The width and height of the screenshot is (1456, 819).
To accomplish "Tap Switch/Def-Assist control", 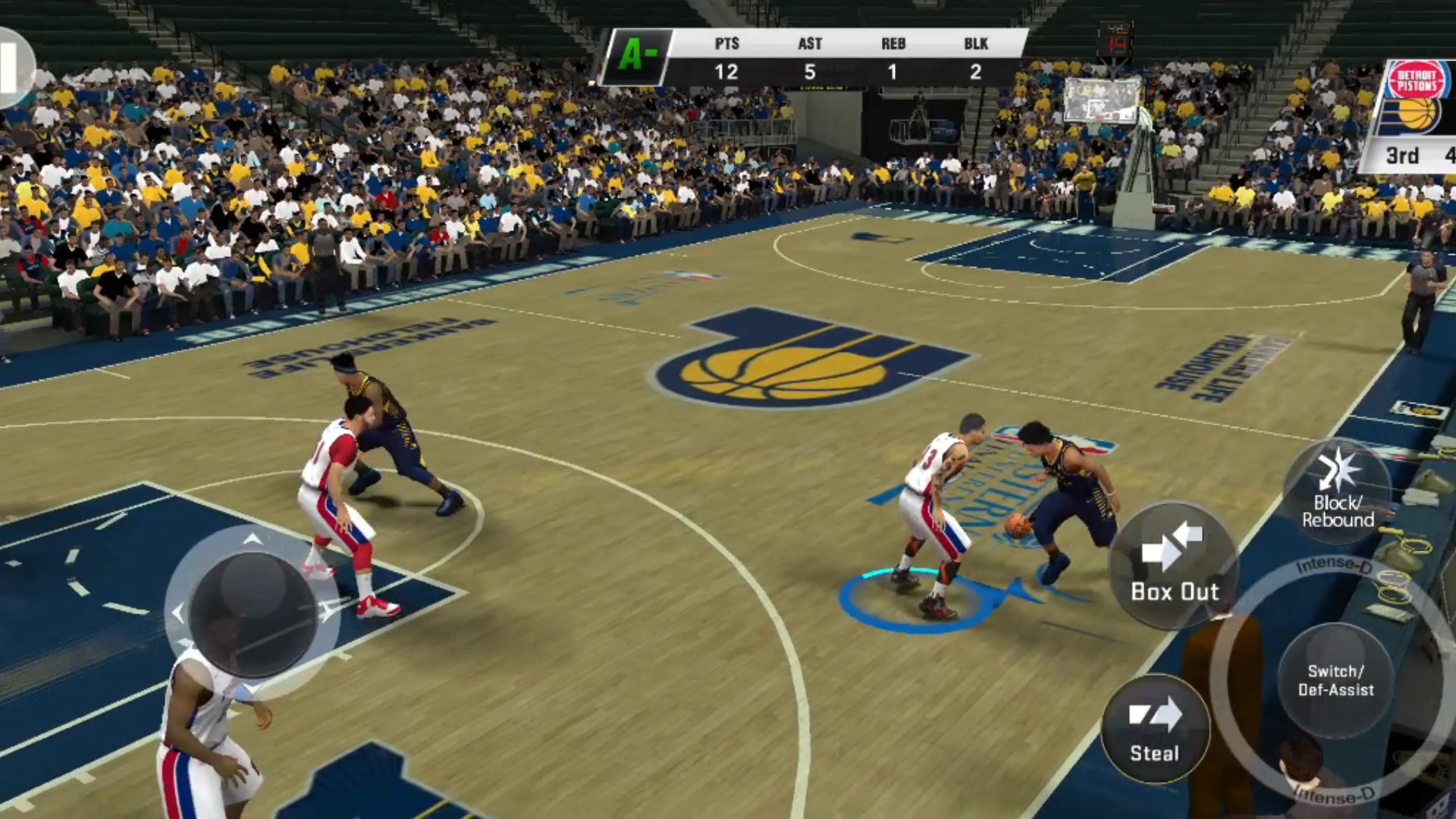I will coord(1335,680).
